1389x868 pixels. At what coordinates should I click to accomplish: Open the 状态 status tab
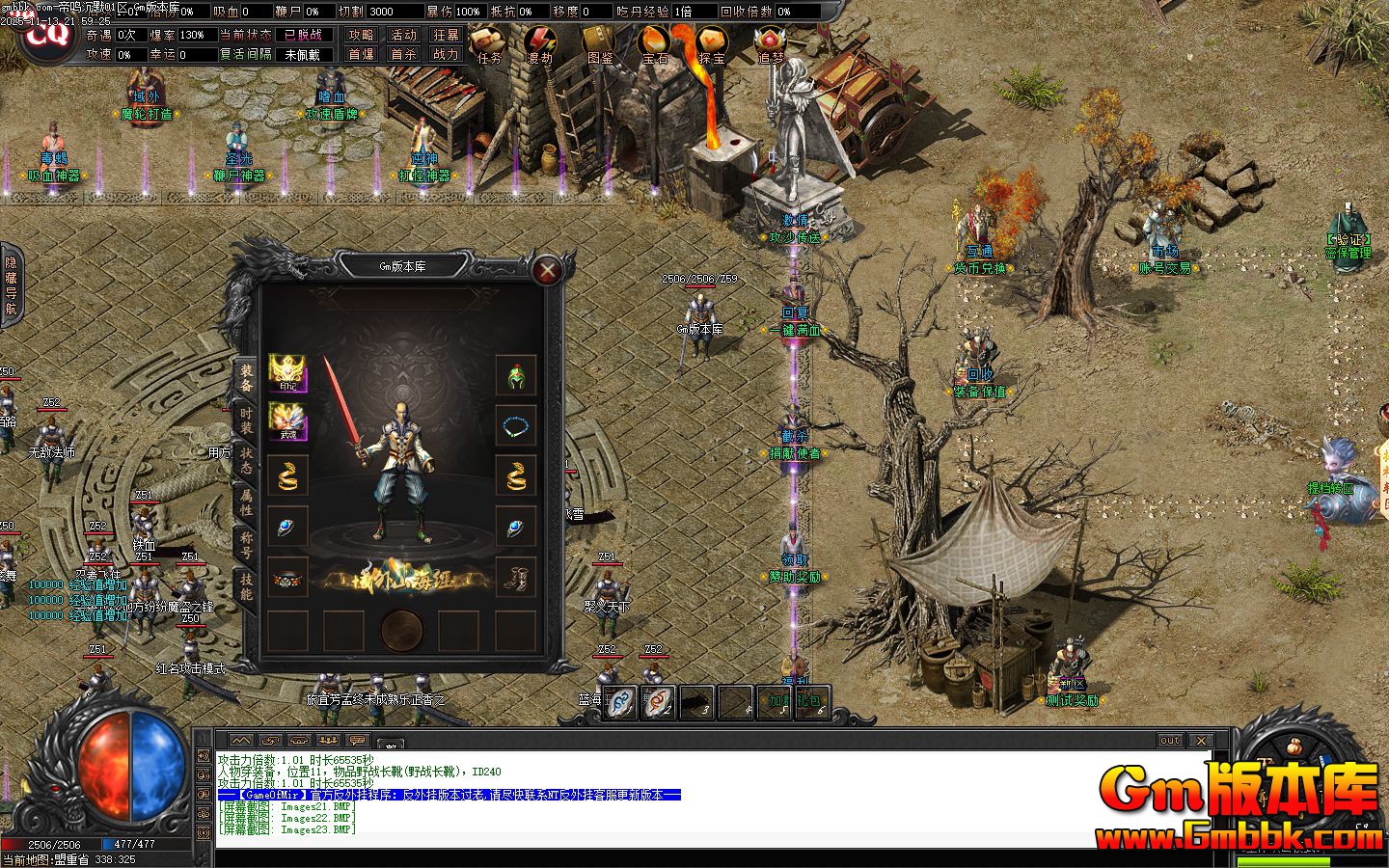246,460
